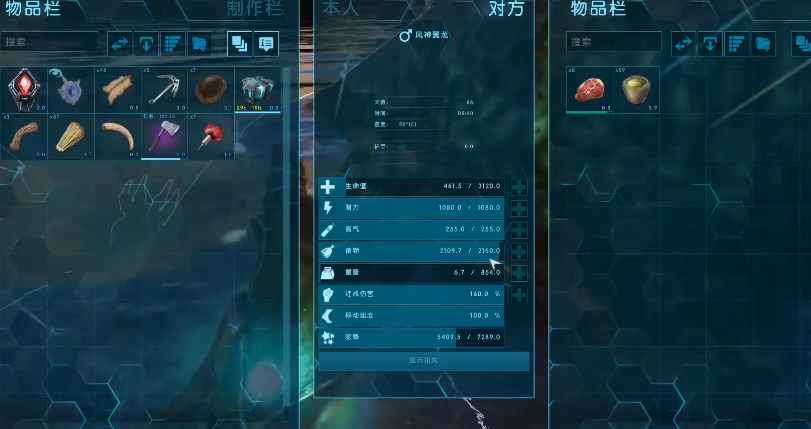Click the left inventory search box
Screen dimensions: 811x429
[x=50, y=42]
